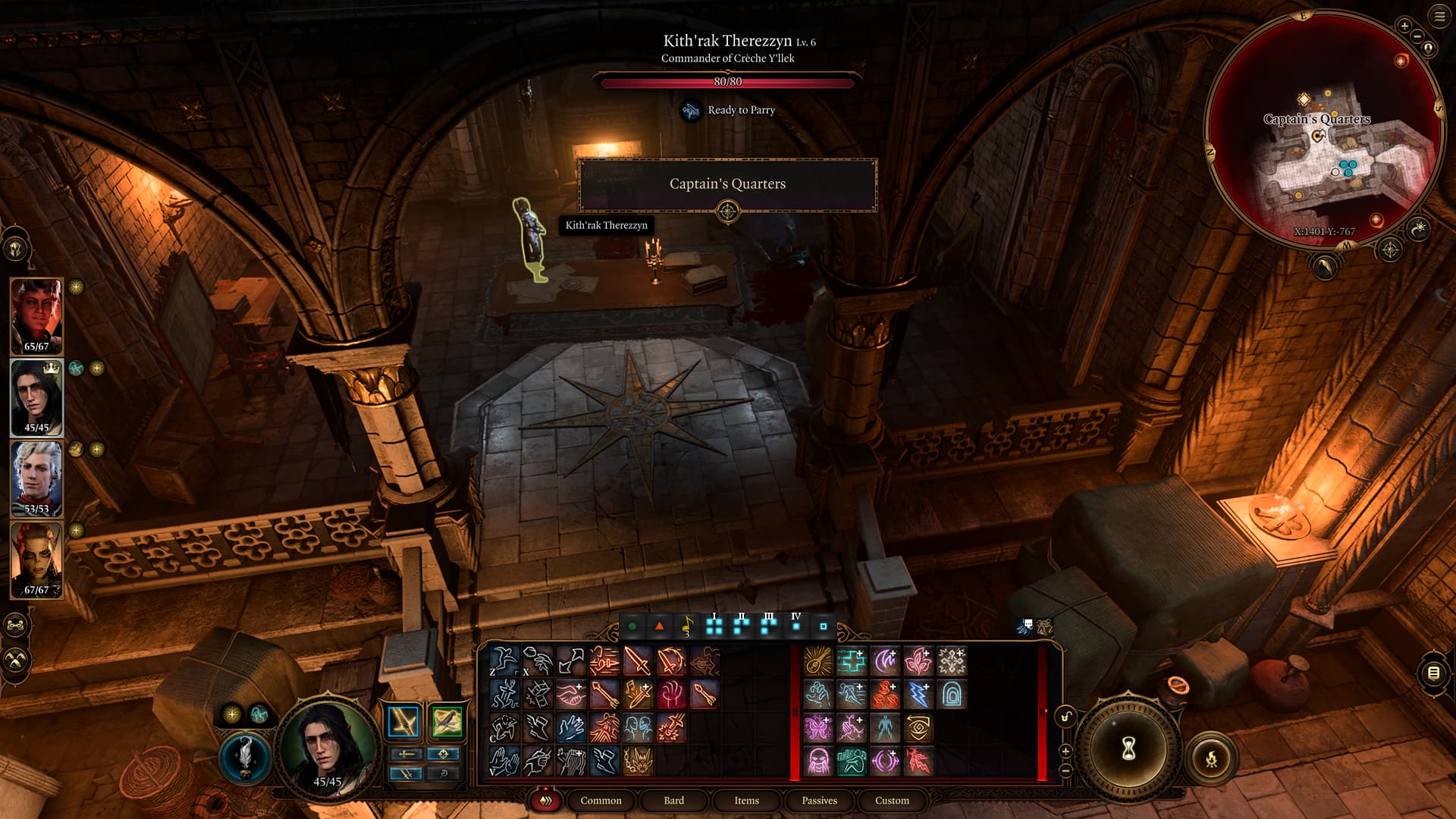
Task: Toggle the hotbar lock icon
Action: pyautogui.click(x=1065, y=717)
